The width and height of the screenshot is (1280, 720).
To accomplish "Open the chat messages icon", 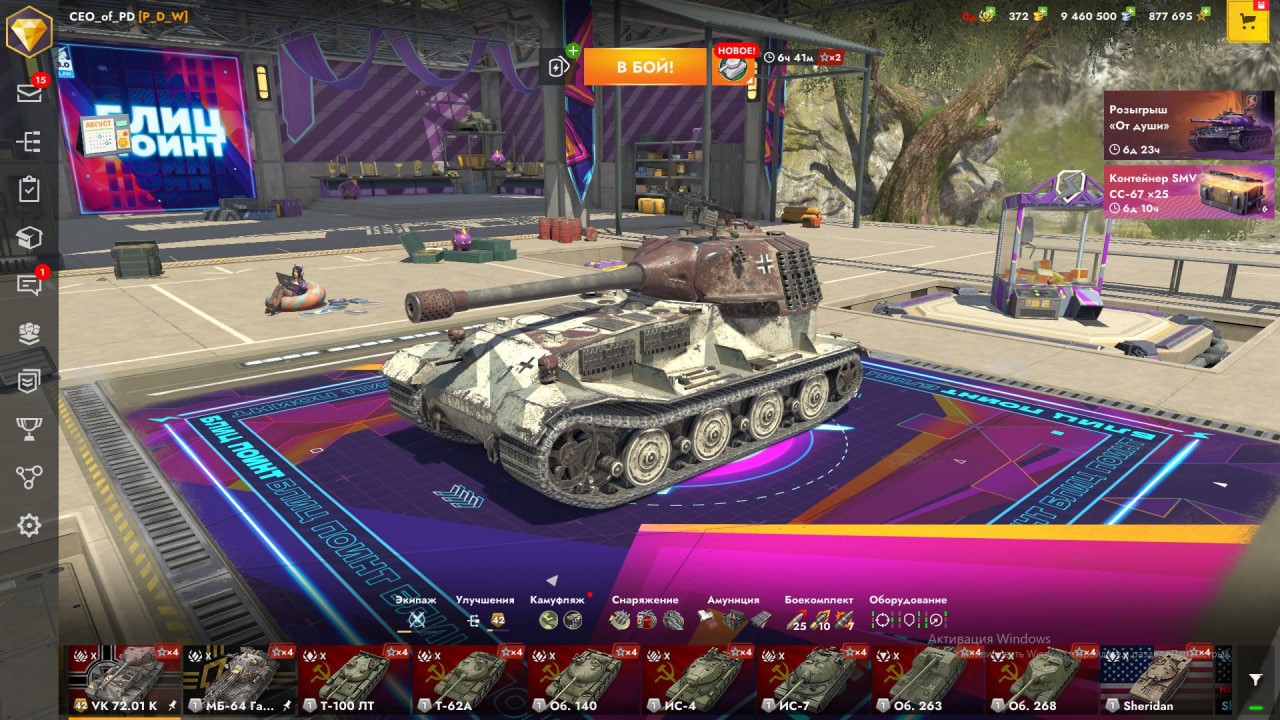I will click(29, 285).
